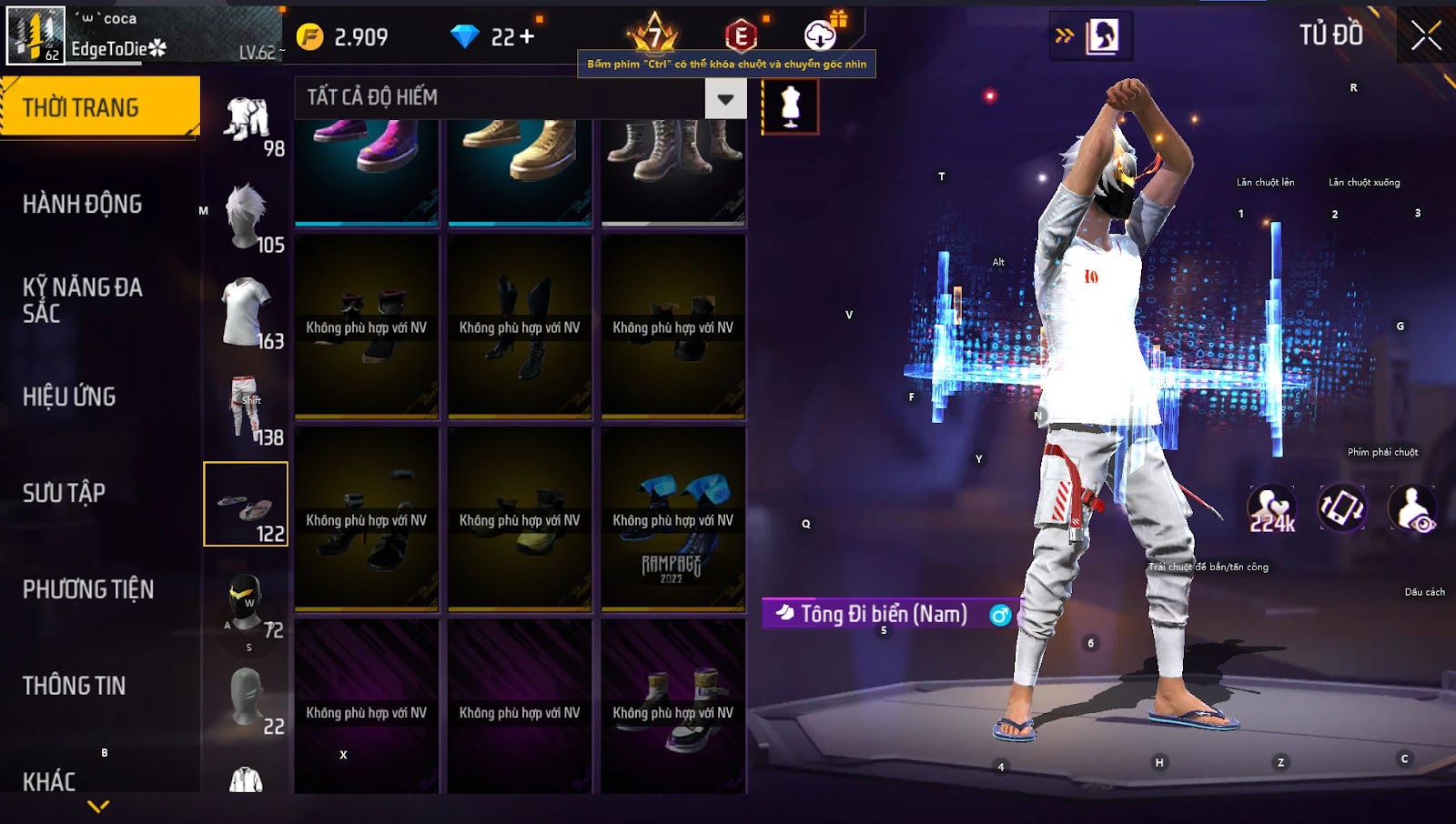Go to the HIỆU ỨNG tab

click(x=69, y=397)
